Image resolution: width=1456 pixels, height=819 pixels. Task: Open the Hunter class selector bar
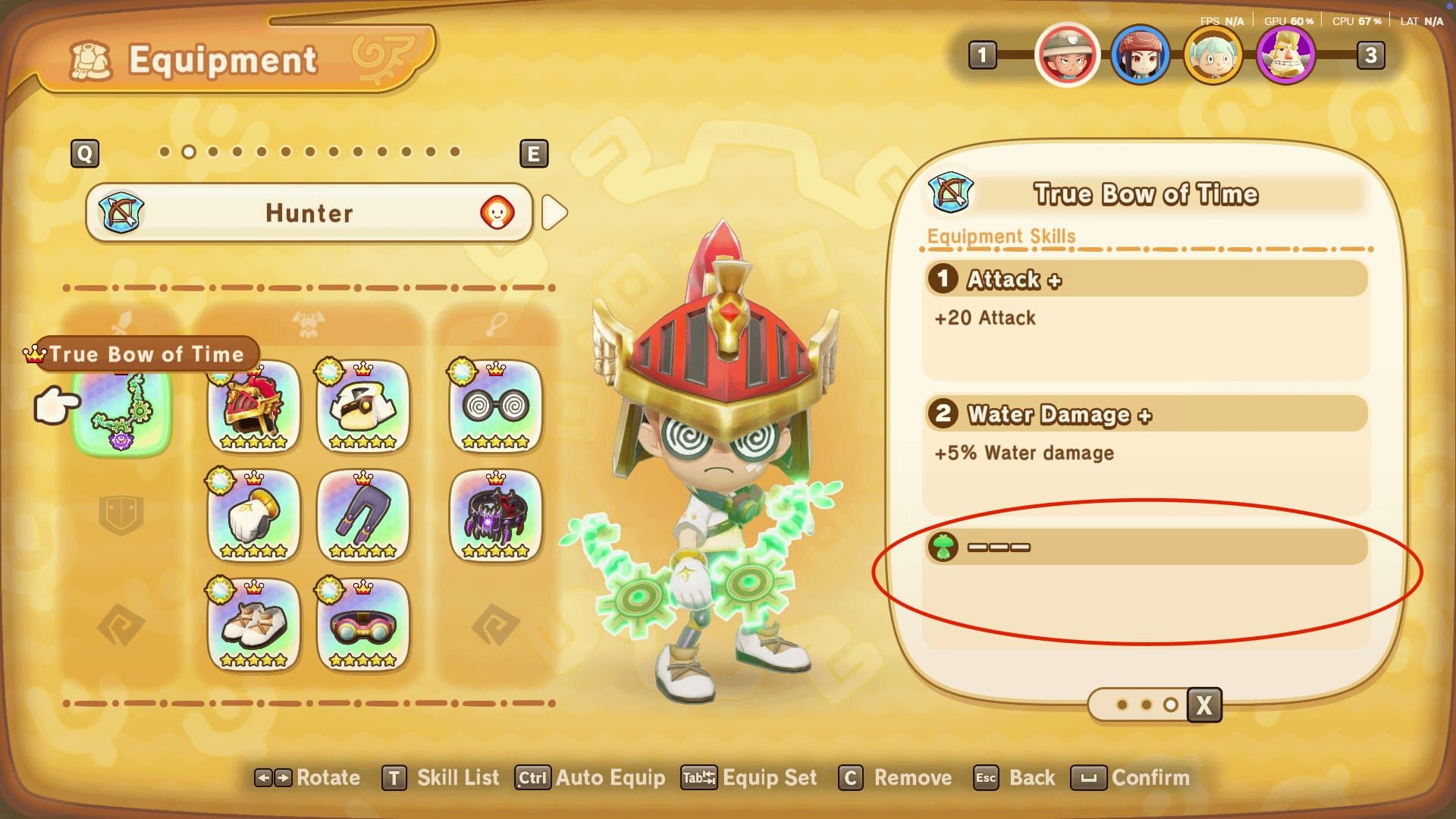309,213
